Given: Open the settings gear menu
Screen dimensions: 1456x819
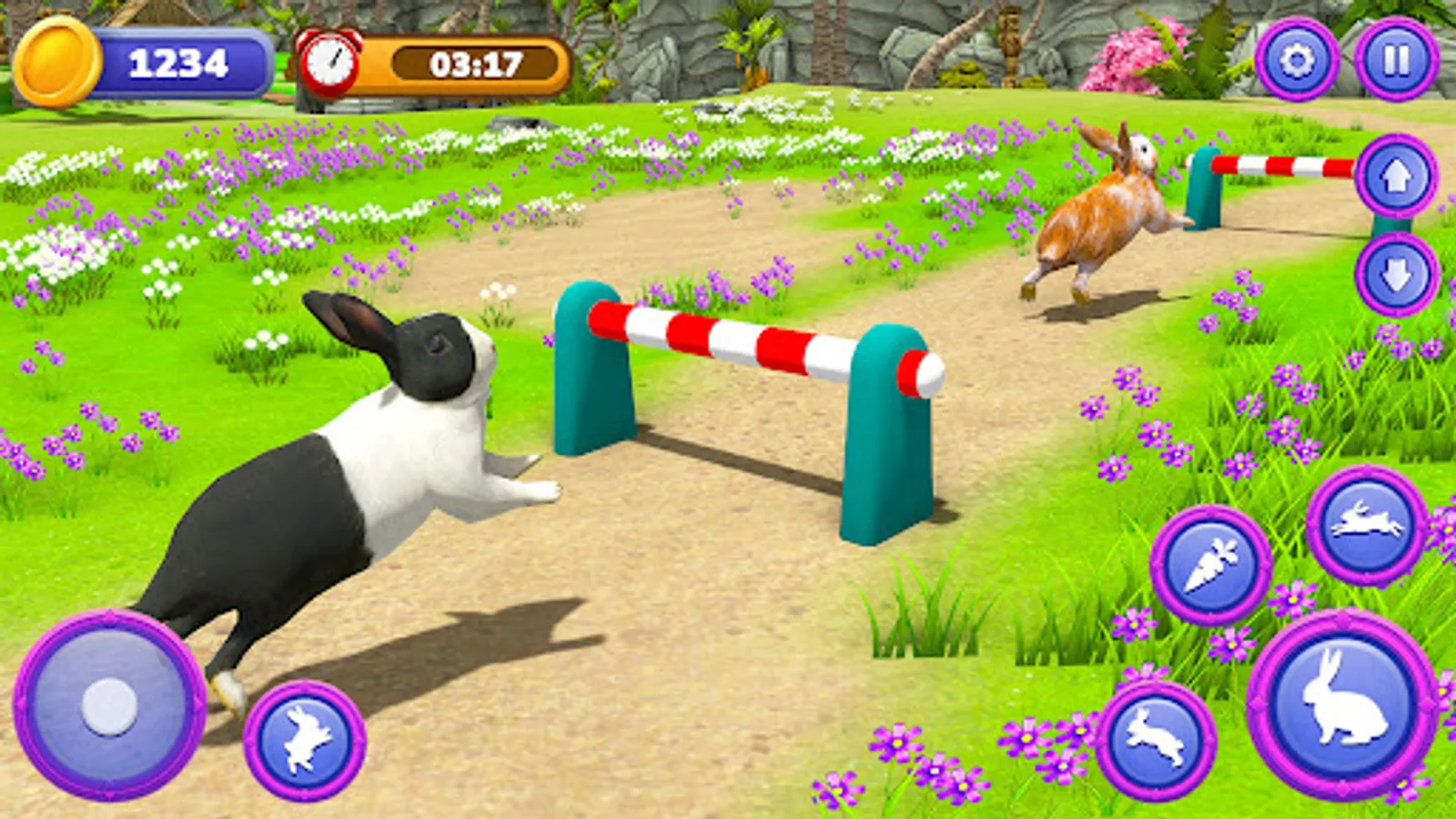Looking at the screenshot, I should (x=1300, y=59).
